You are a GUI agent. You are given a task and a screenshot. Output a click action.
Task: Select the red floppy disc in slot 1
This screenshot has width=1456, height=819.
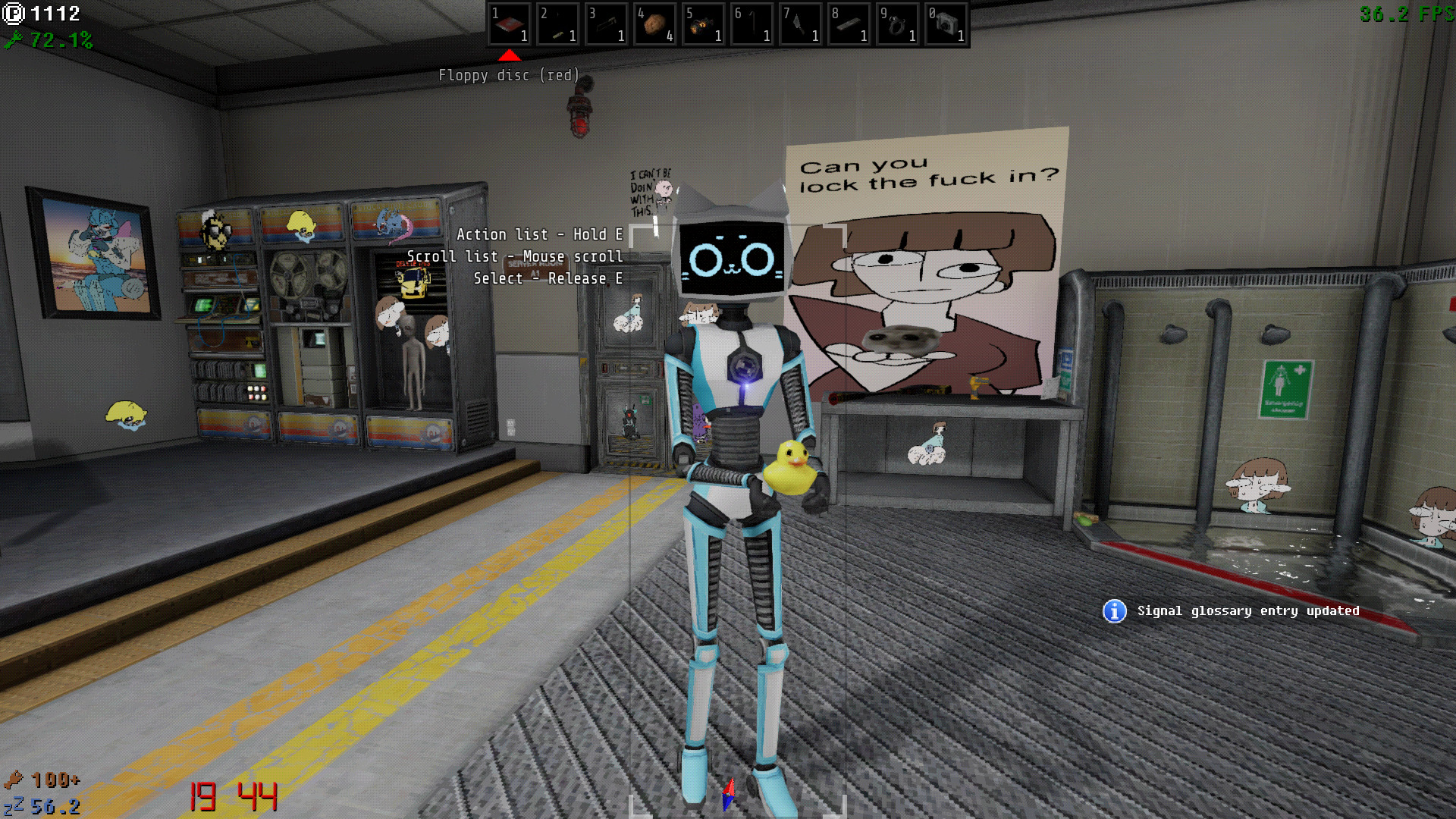[x=510, y=25]
